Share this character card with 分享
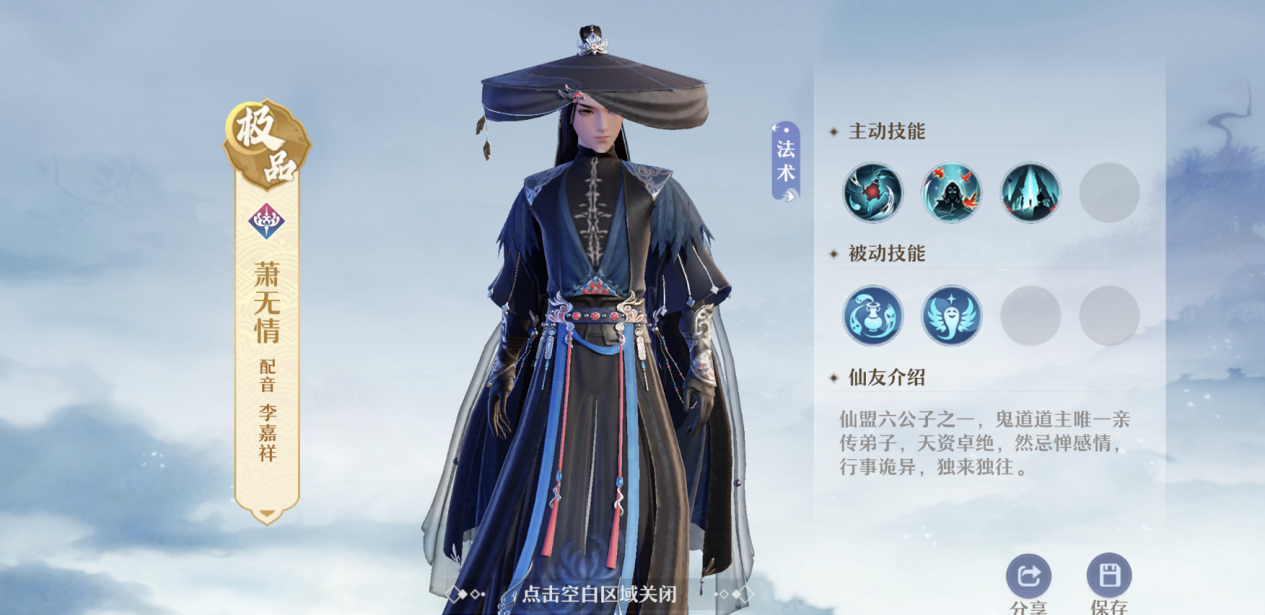 1028,577
